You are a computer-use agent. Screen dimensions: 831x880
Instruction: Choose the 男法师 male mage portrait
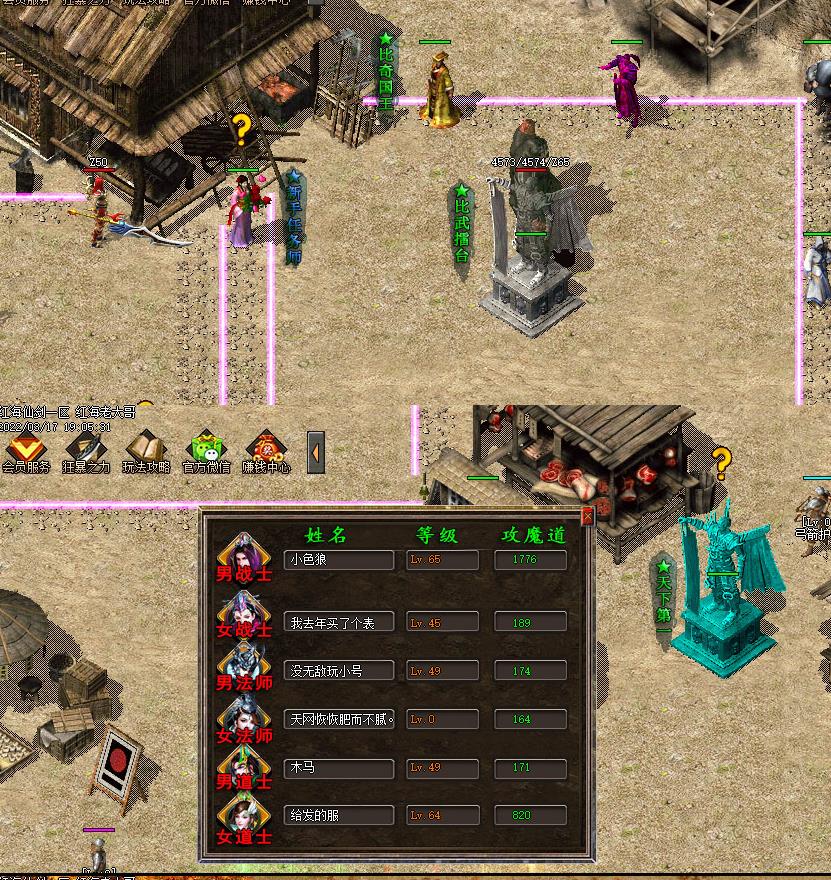pyautogui.click(x=243, y=666)
